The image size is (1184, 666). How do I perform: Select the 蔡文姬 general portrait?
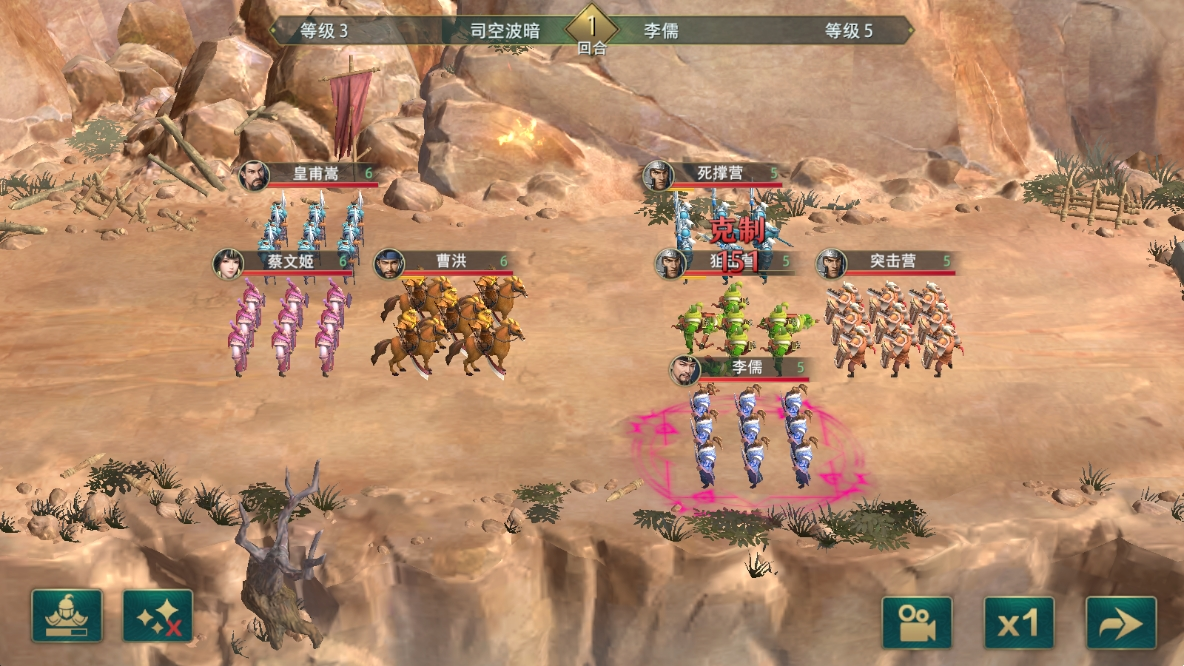pos(229,264)
